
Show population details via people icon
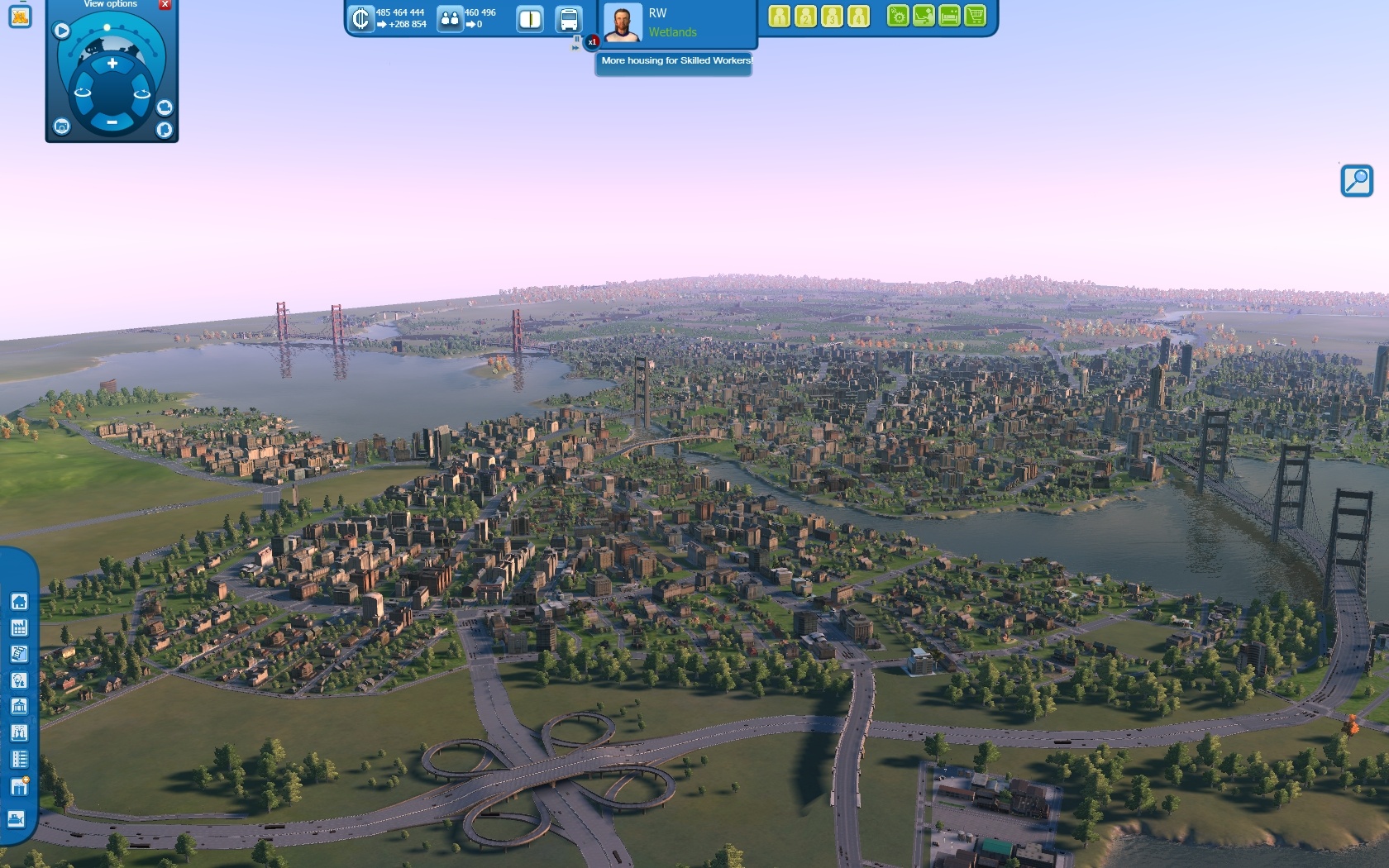coord(450,18)
